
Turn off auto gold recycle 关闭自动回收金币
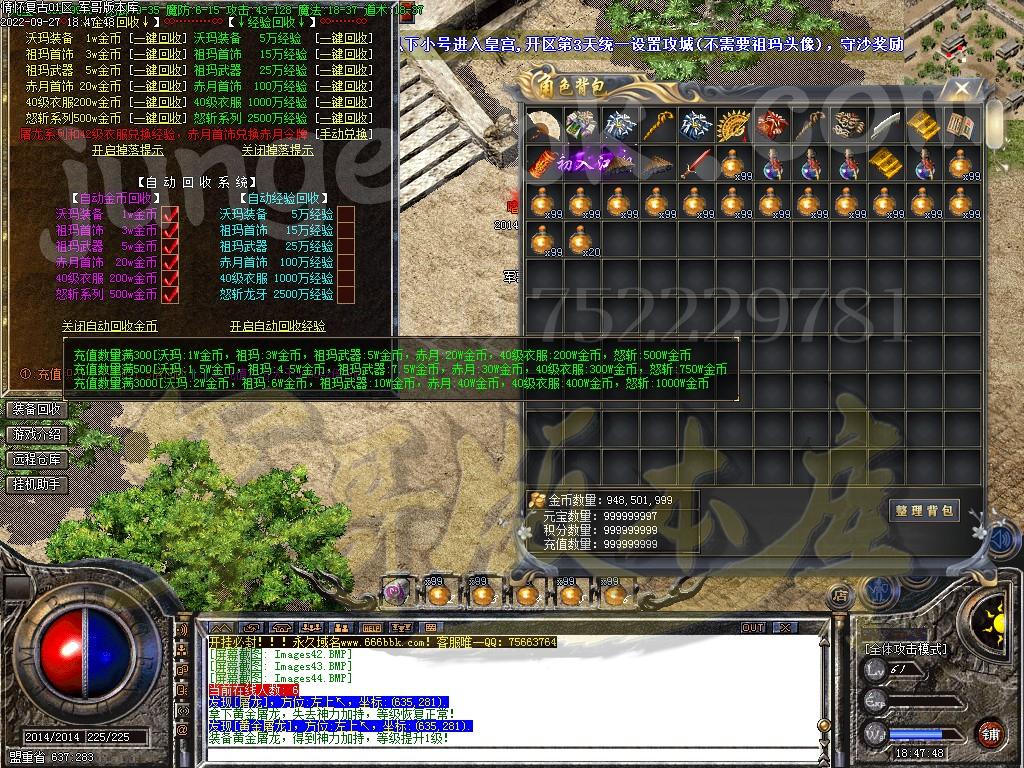[x=109, y=326]
